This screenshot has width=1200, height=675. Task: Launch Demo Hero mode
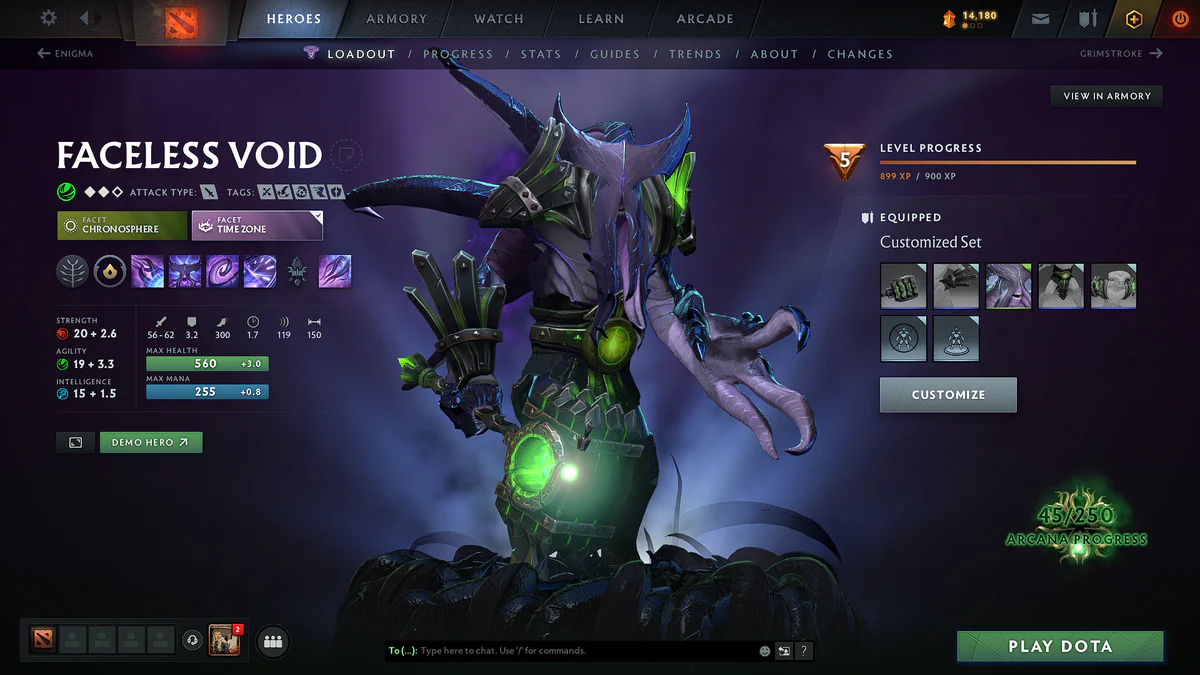click(x=150, y=442)
